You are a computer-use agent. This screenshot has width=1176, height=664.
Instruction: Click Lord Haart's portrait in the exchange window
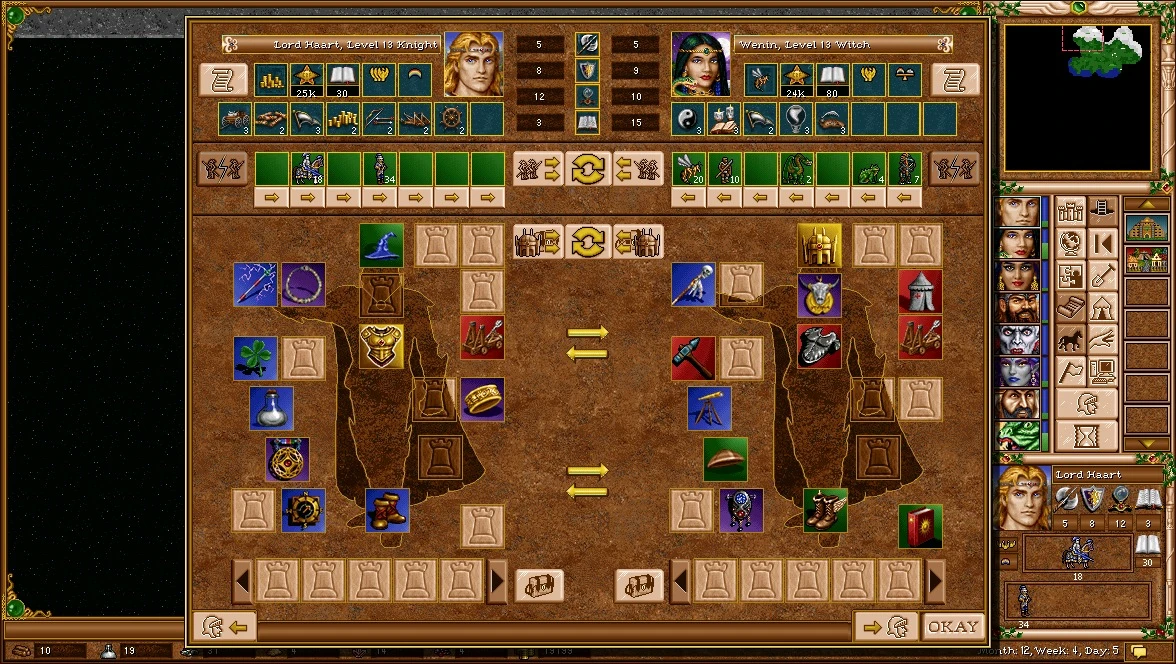tap(473, 64)
